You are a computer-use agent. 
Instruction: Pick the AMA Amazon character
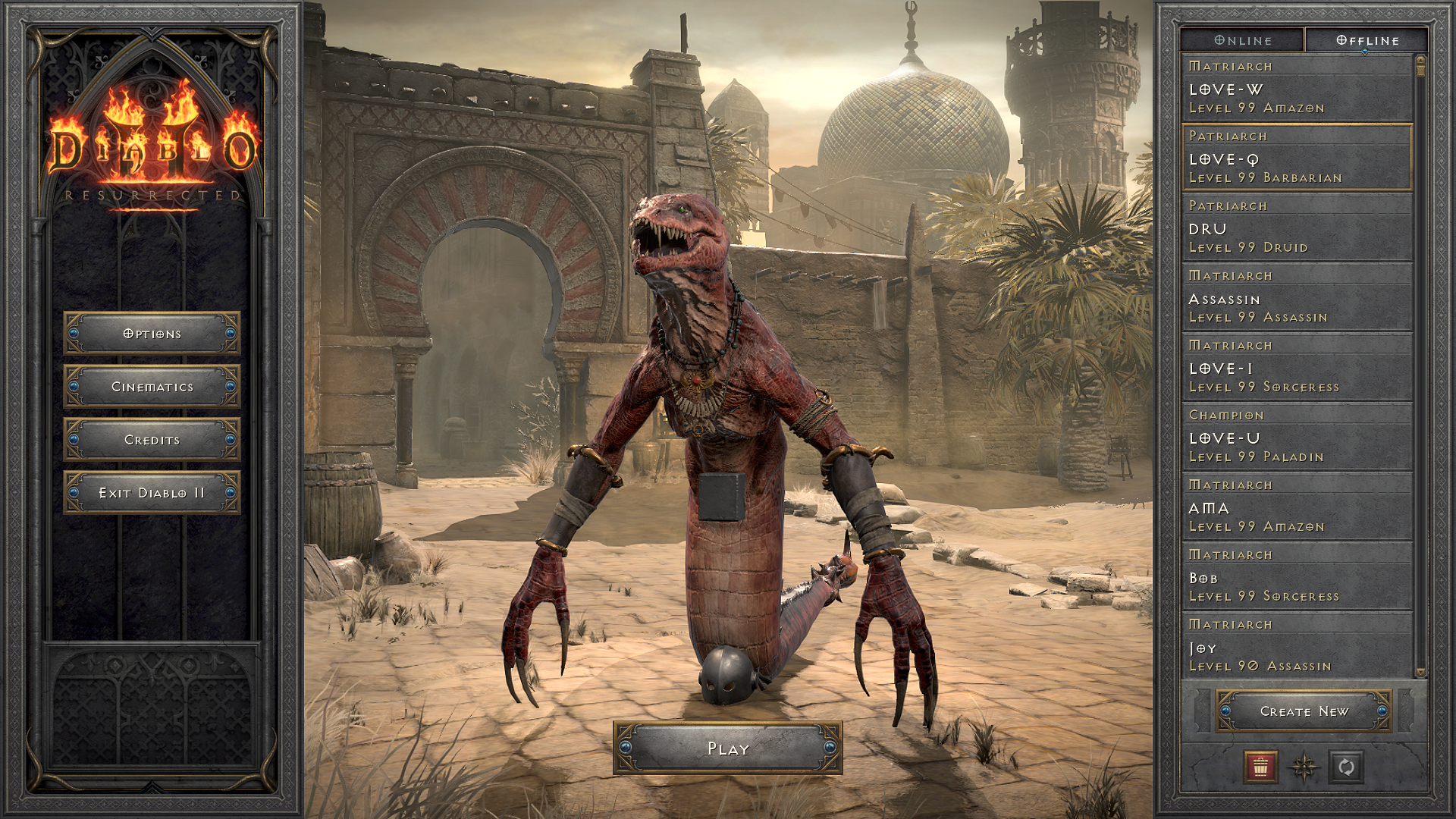[x=1297, y=507]
